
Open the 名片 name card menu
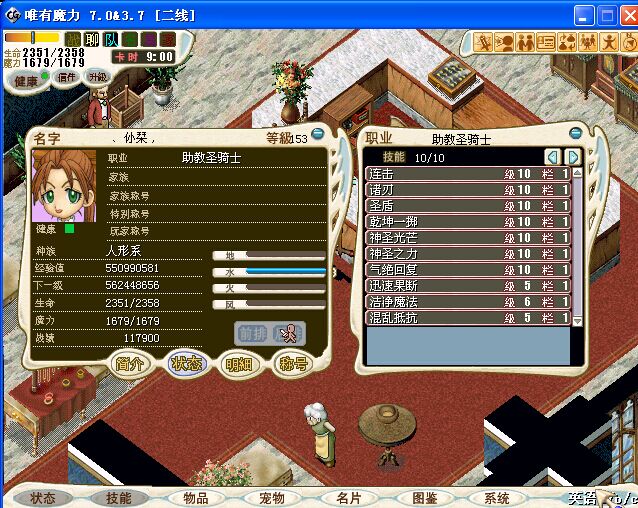(x=348, y=497)
